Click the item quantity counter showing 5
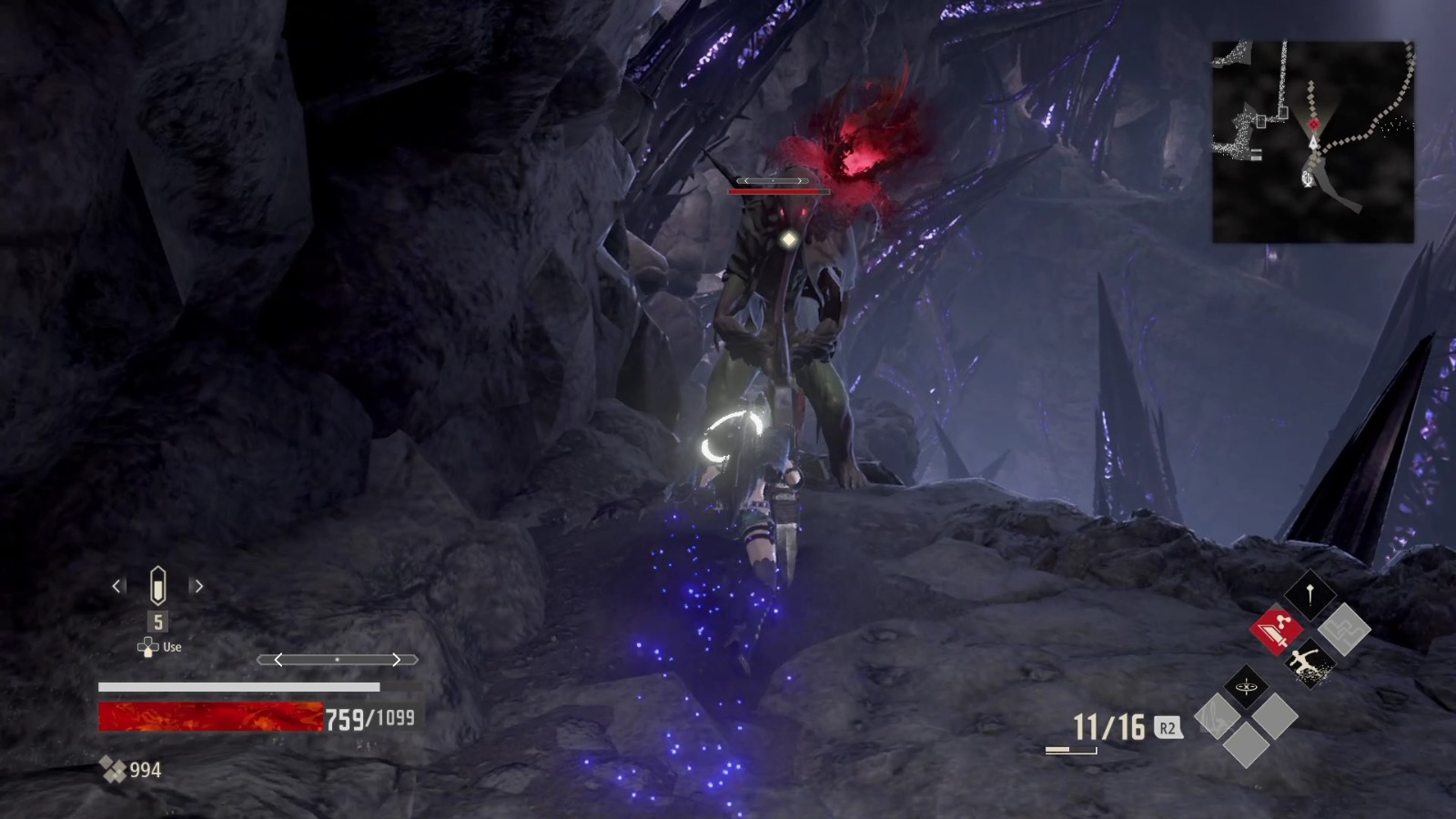The image size is (1456, 819). [157, 622]
